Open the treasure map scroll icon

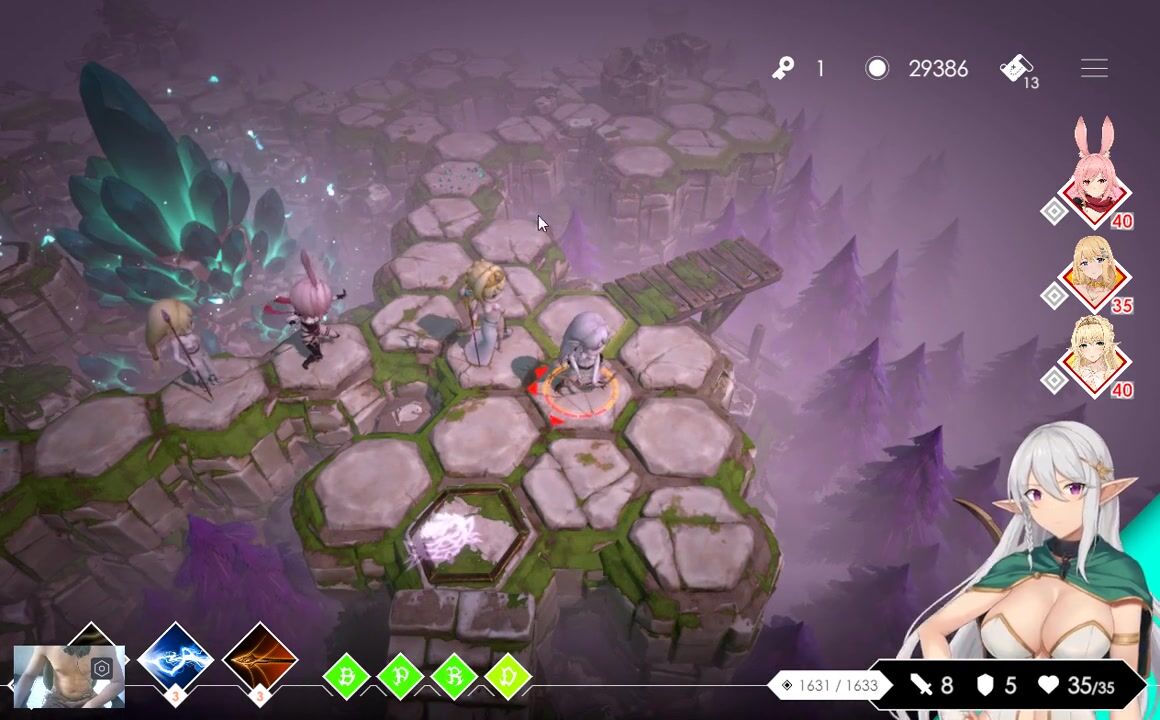pos(1016,68)
